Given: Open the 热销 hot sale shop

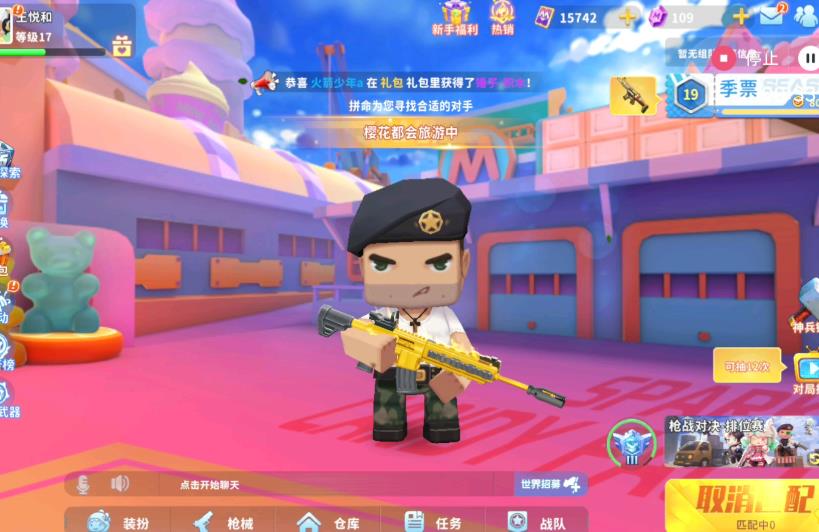Looking at the screenshot, I should coord(502,18).
